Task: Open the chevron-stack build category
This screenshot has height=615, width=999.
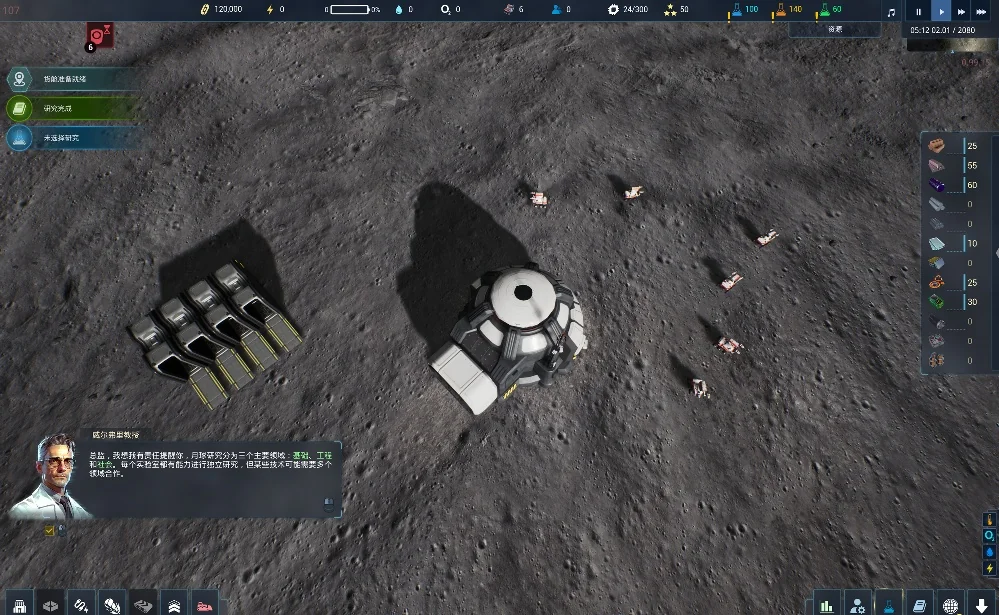Action: (173, 603)
